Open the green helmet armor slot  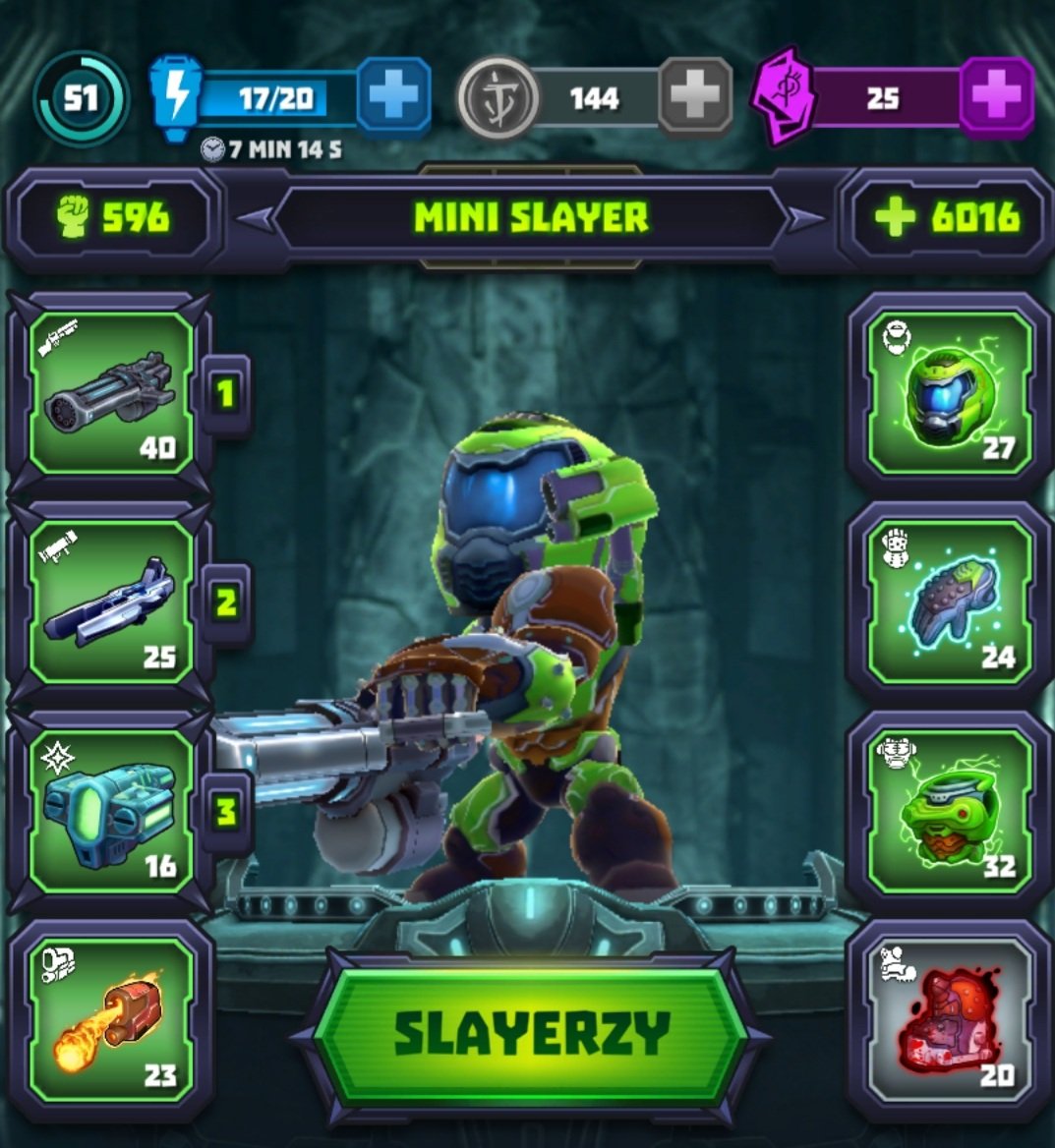pos(950,393)
